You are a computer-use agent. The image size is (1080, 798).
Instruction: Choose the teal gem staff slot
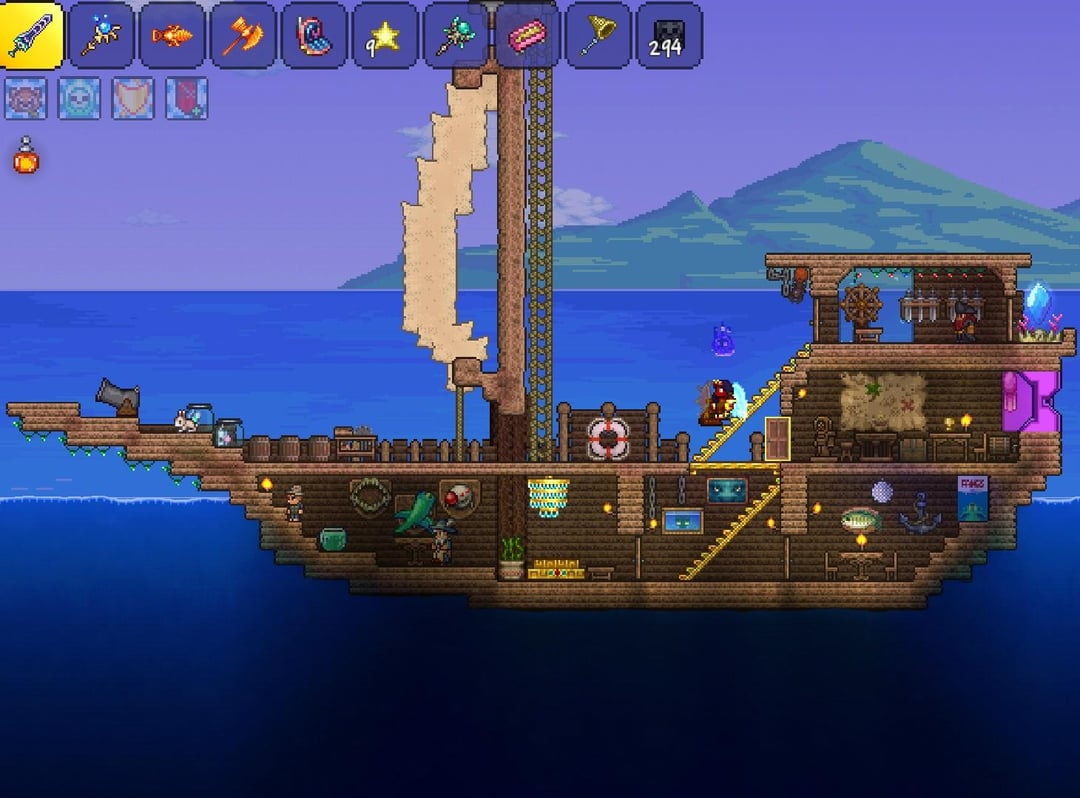[456, 36]
